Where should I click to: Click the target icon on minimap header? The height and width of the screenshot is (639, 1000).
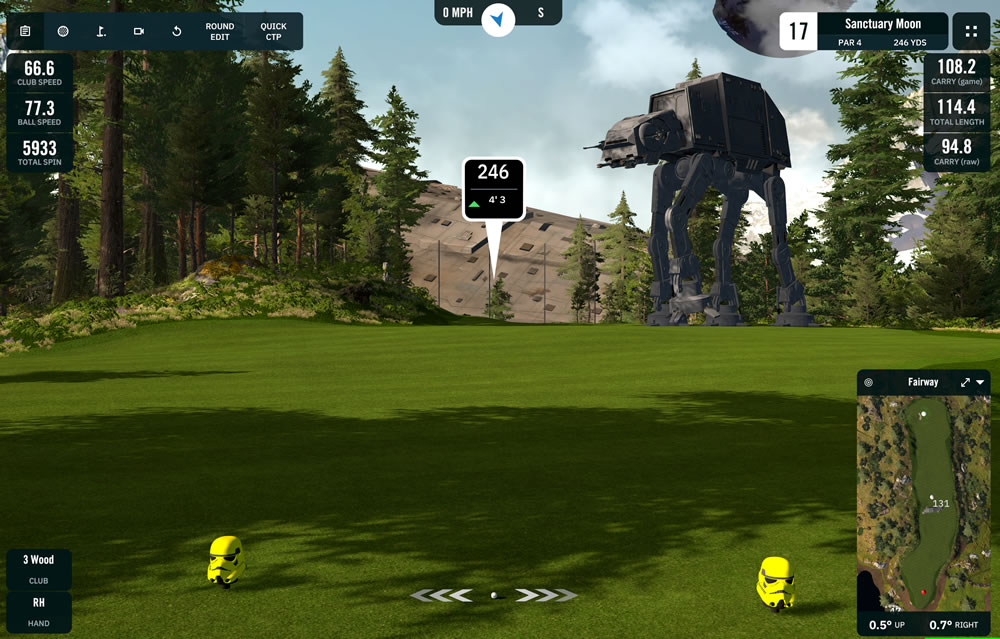point(868,382)
